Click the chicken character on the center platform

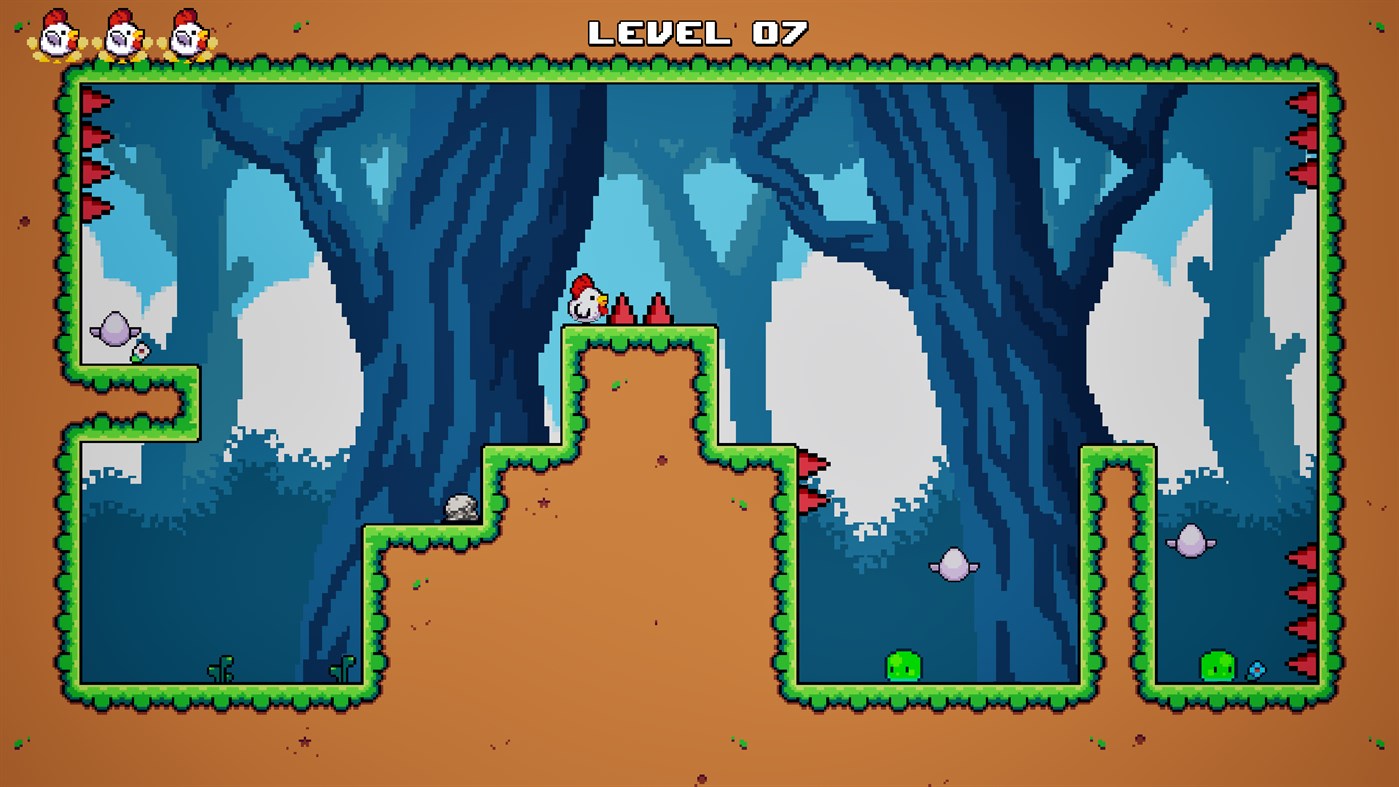tap(587, 300)
